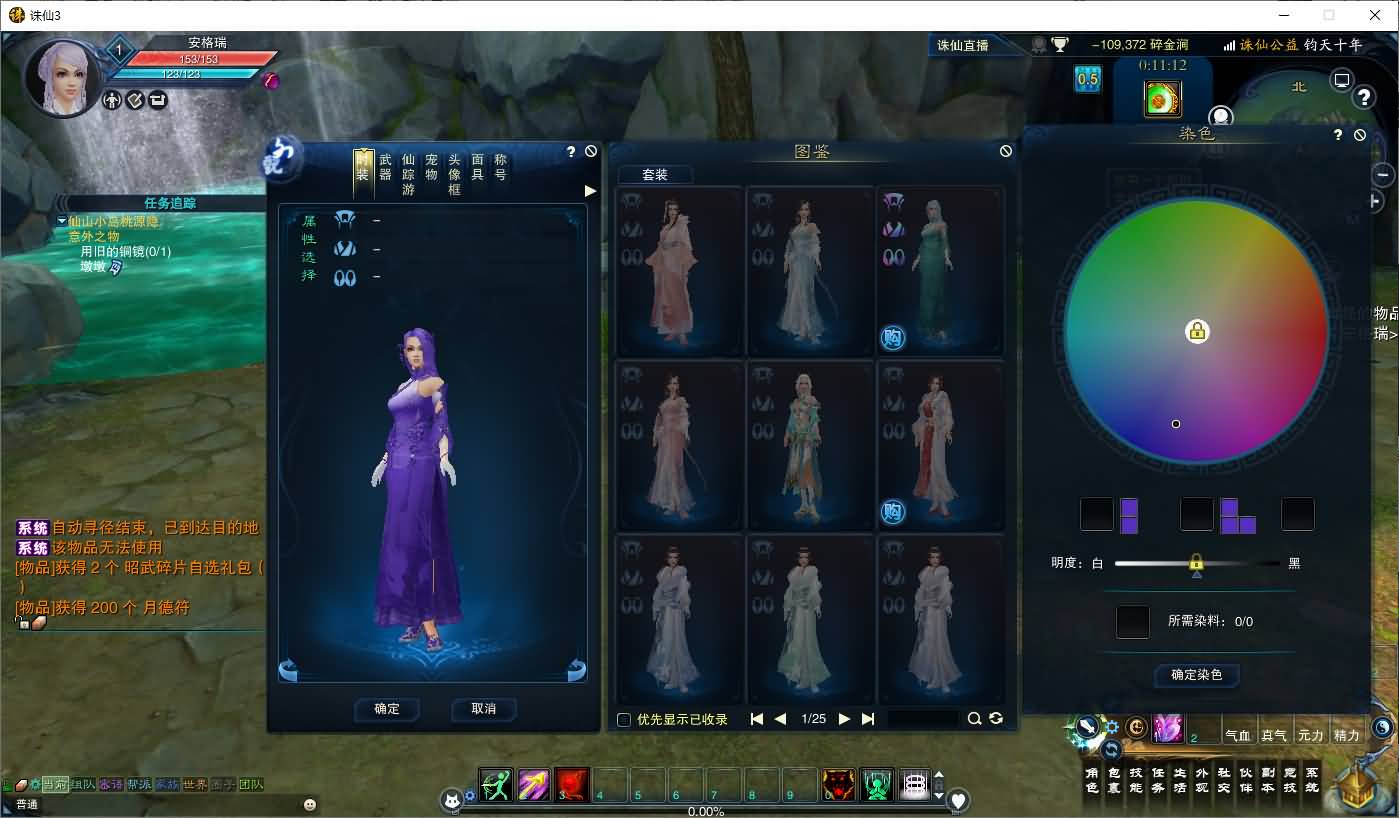Screen dimensions: 1399x818
Task: Toggle 优先显示已收录 checkbox
Action: [624, 719]
